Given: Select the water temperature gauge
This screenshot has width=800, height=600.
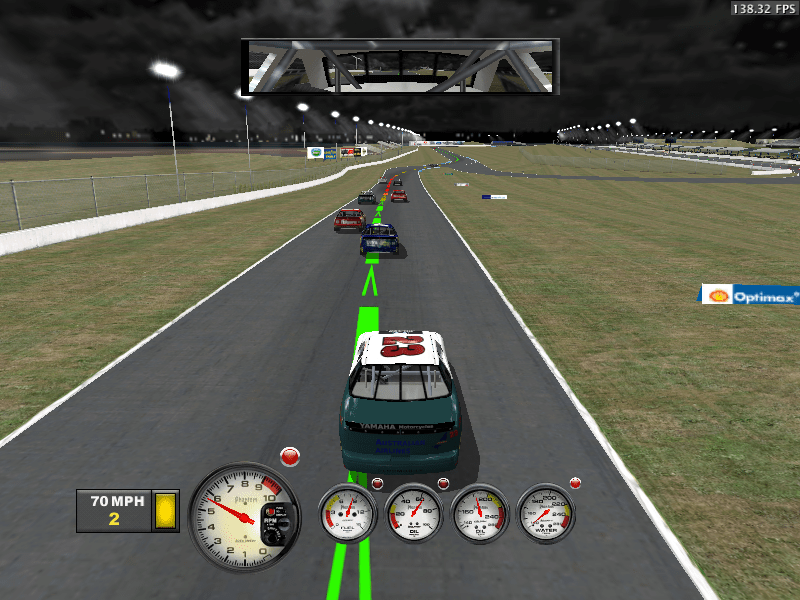Looking at the screenshot, I should click(x=546, y=513).
